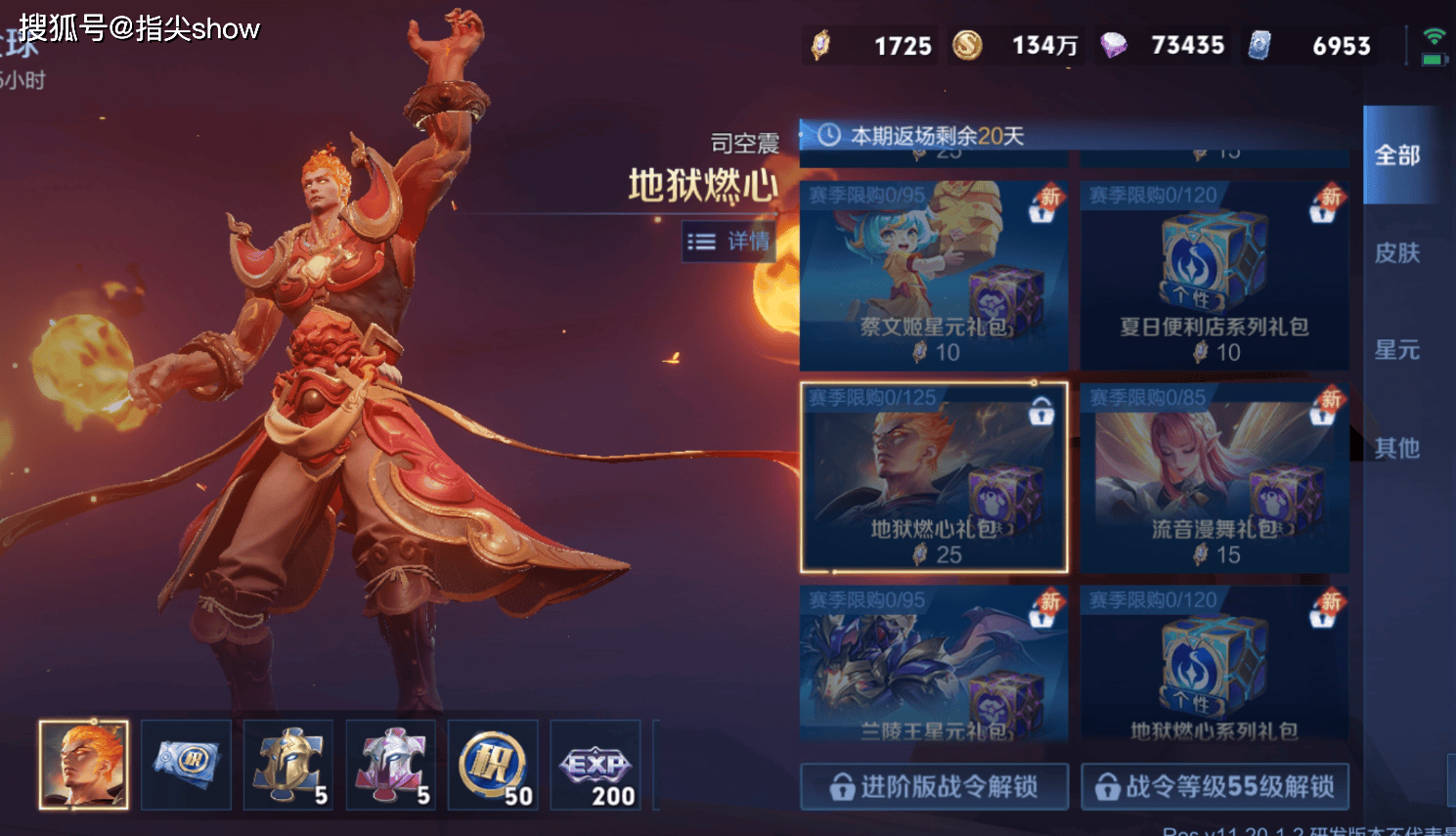
Task: Select the 蔡文姬星元礼包 bundle
Action: [x=933, y=275]
